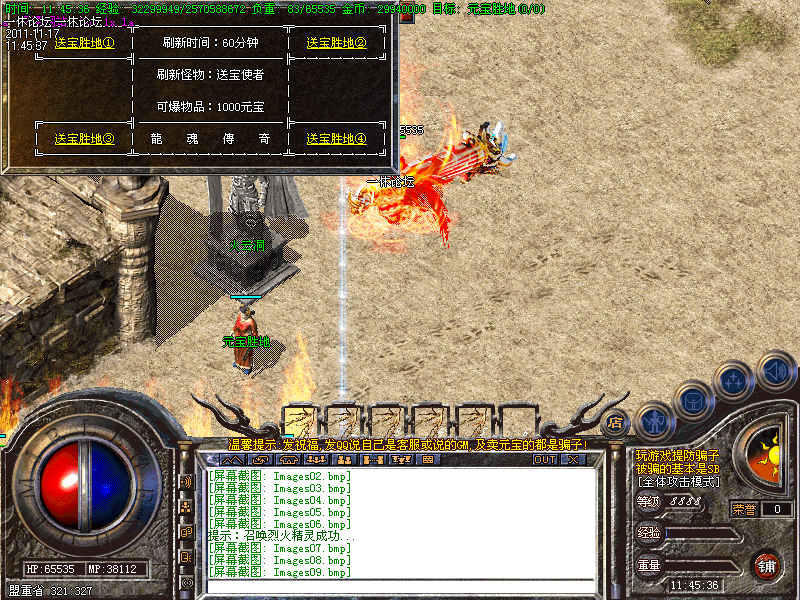Choose the 送宝胜地② teleport link
The height and width of the screenshot is (600, 800).
point(336,43)
